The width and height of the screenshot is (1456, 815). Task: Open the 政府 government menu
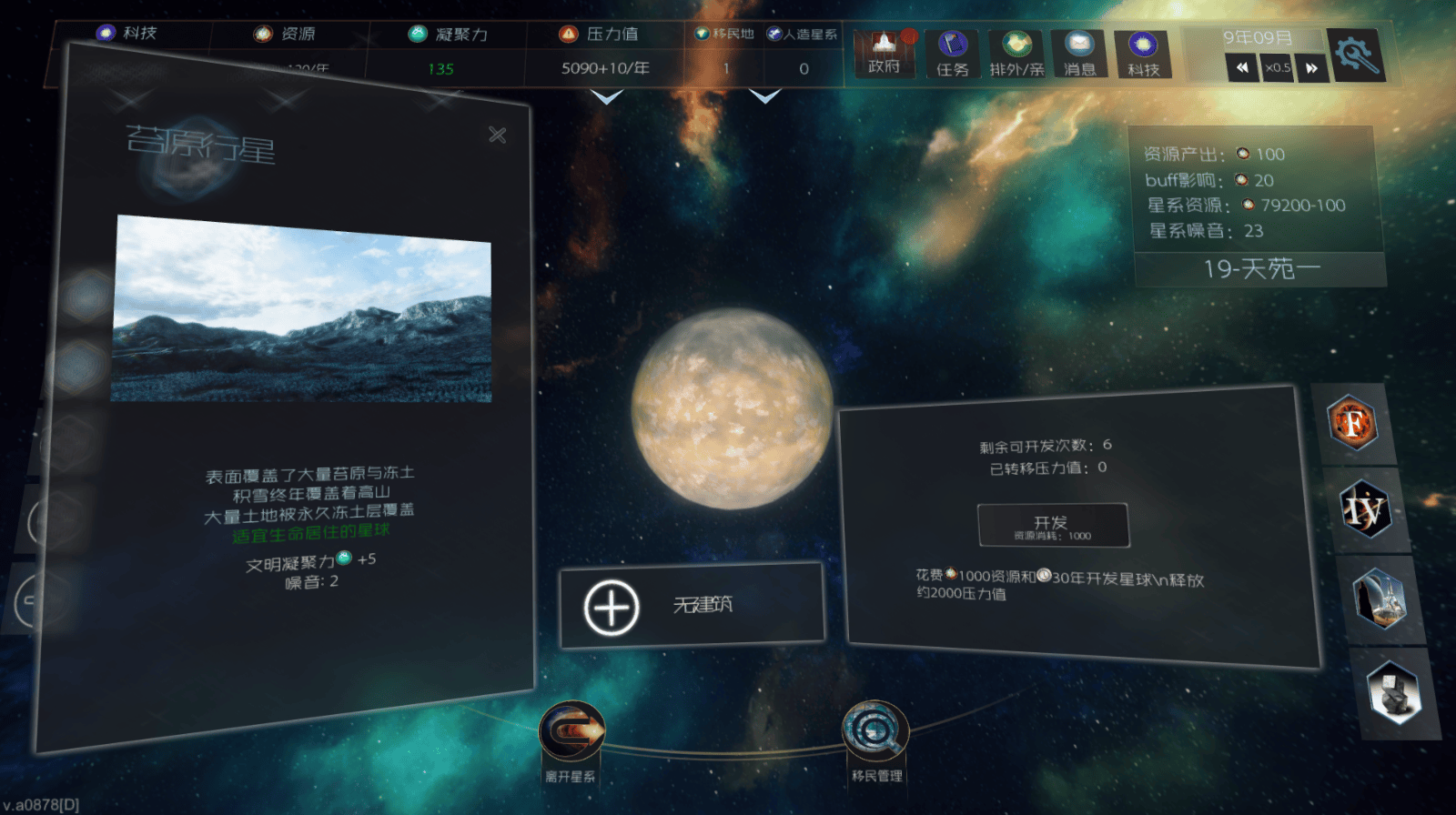click(x=884, y=54)
